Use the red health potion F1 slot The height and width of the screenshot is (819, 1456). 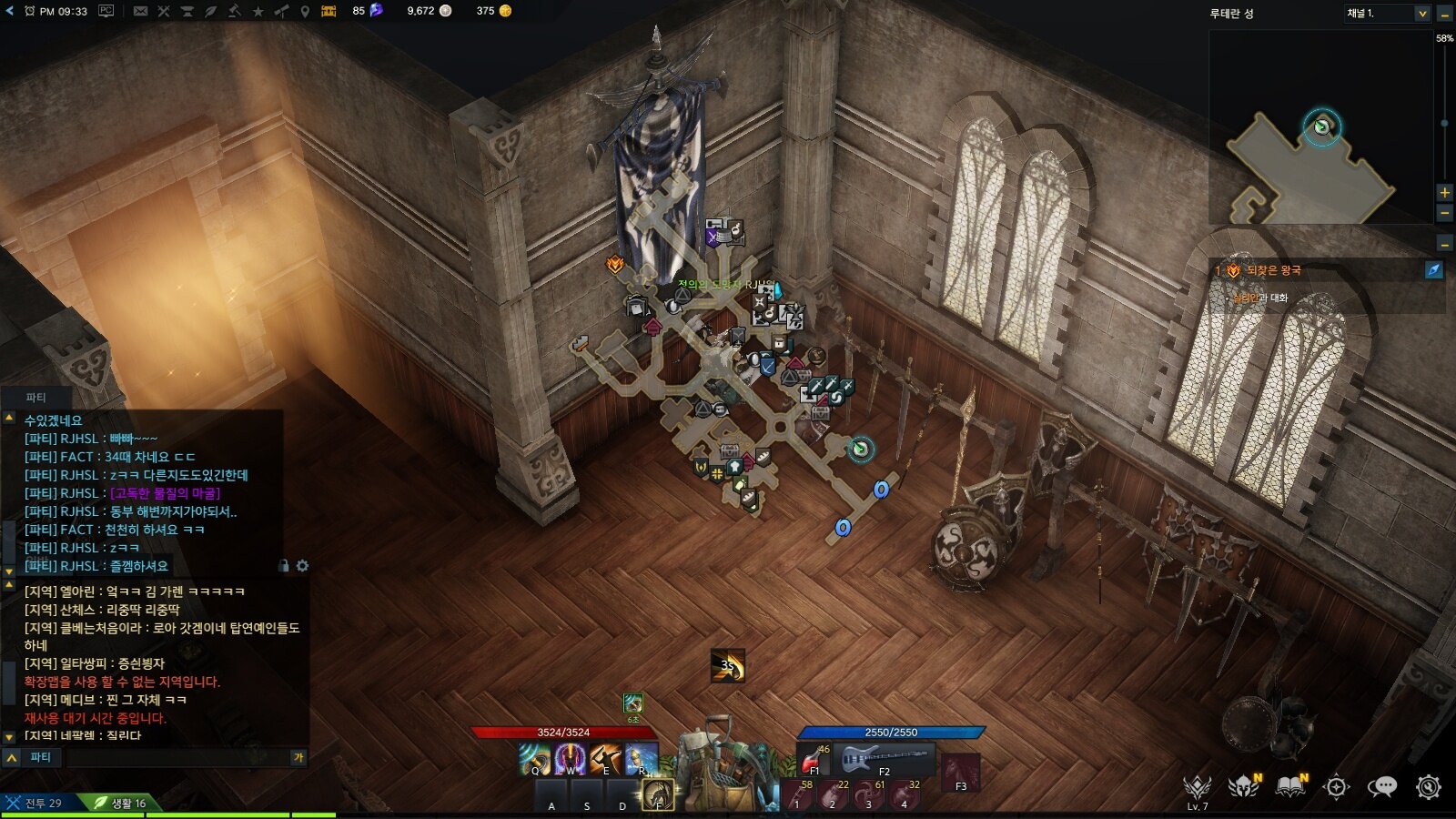pos(814,759)
